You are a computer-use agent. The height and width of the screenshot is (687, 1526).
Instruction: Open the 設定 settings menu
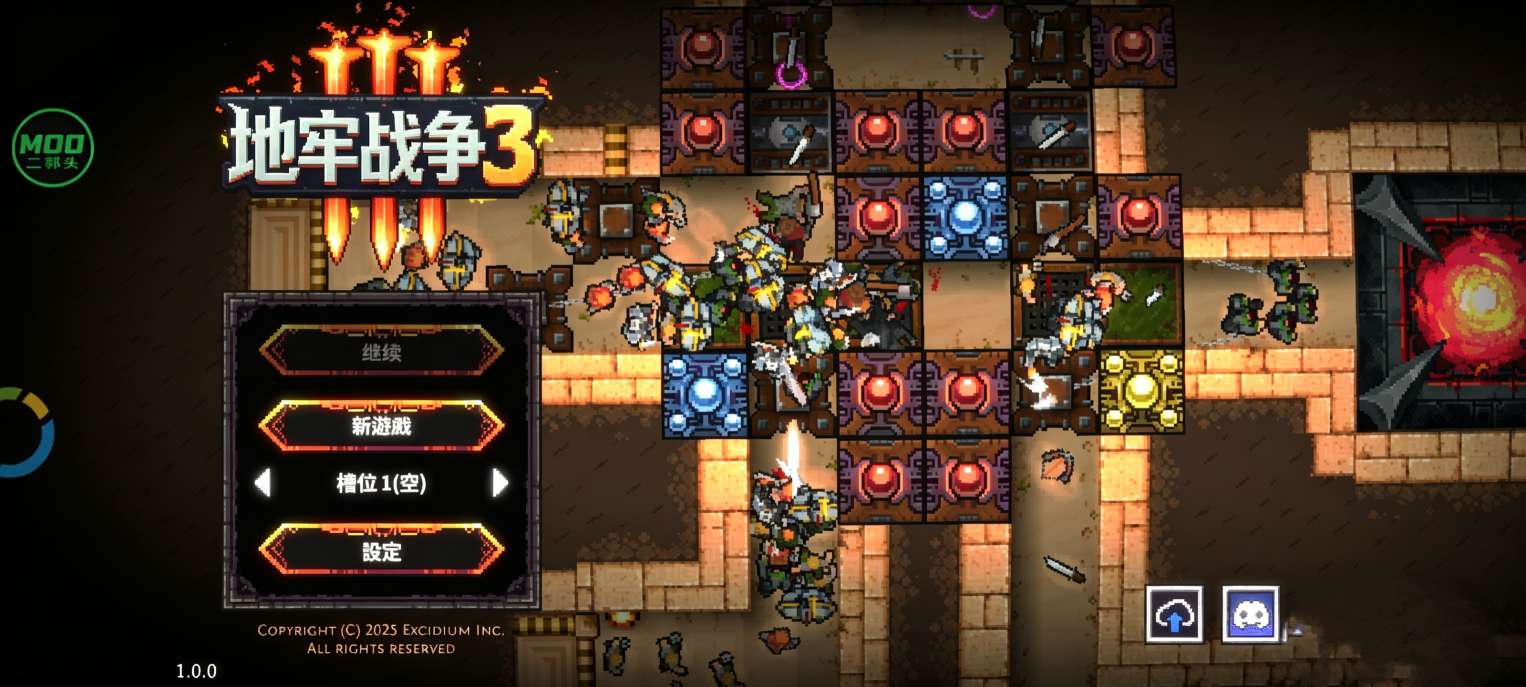coord(381,551)
